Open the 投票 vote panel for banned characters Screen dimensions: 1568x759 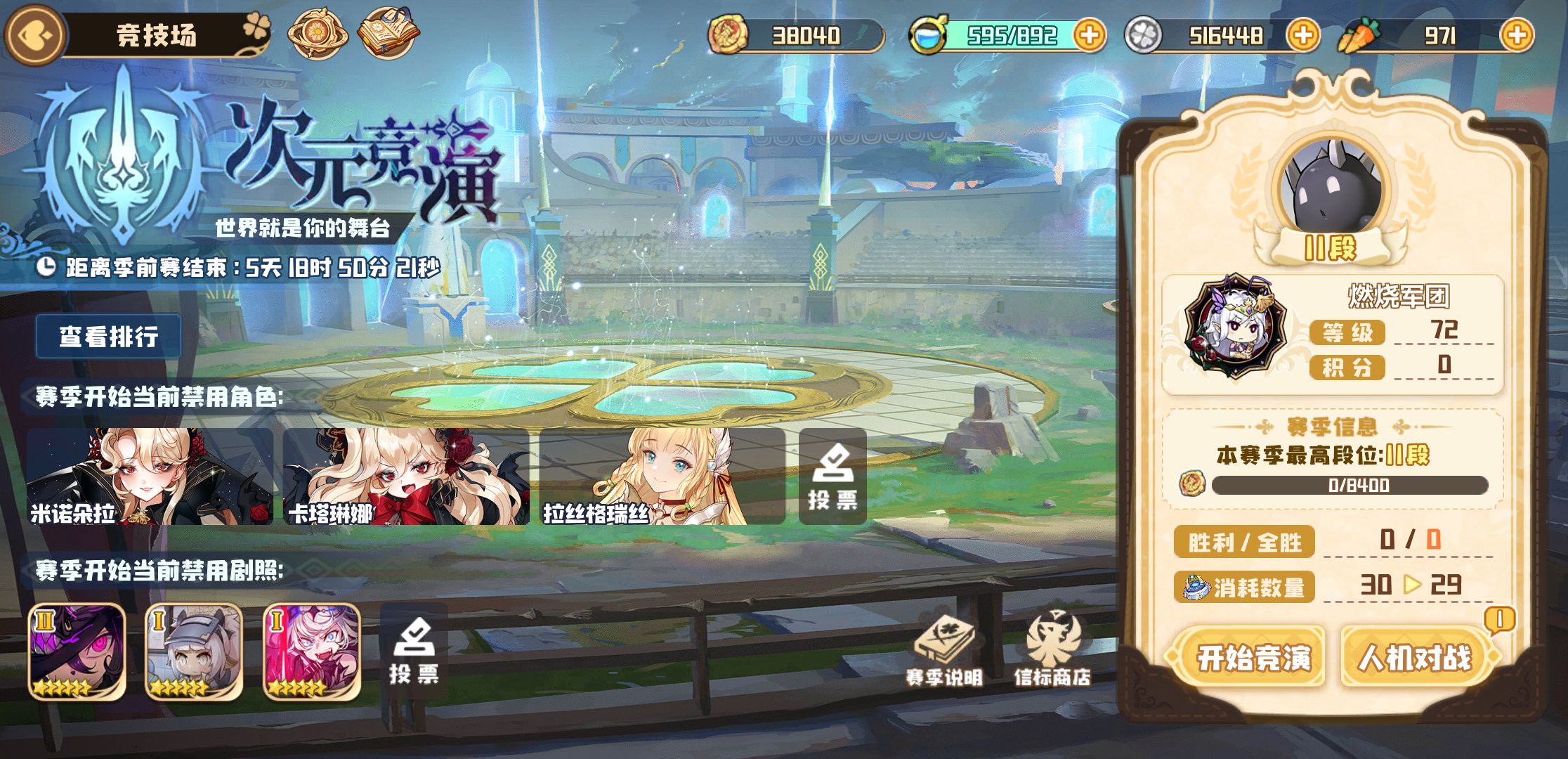click(832, 476)
